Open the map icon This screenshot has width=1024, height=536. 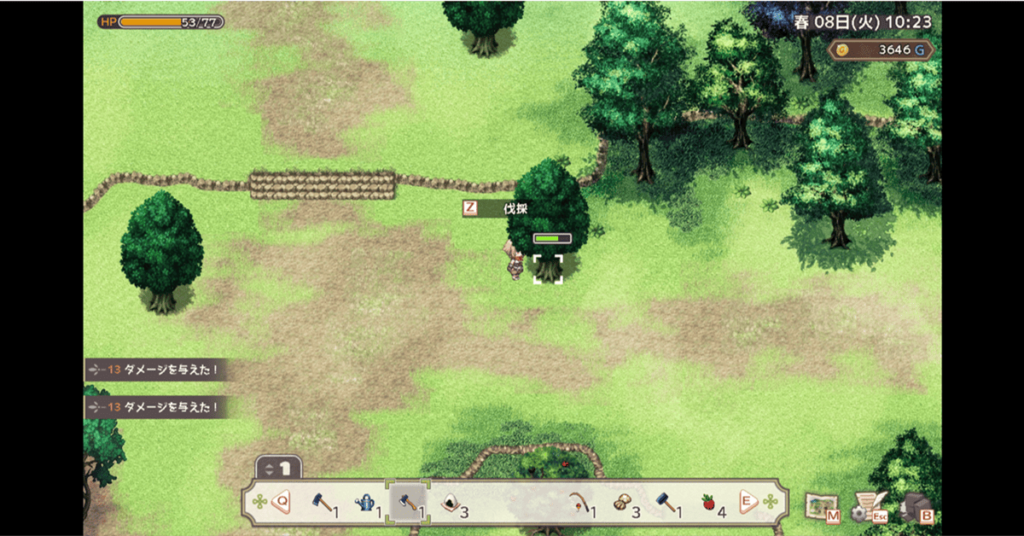(x=822, y=505)
